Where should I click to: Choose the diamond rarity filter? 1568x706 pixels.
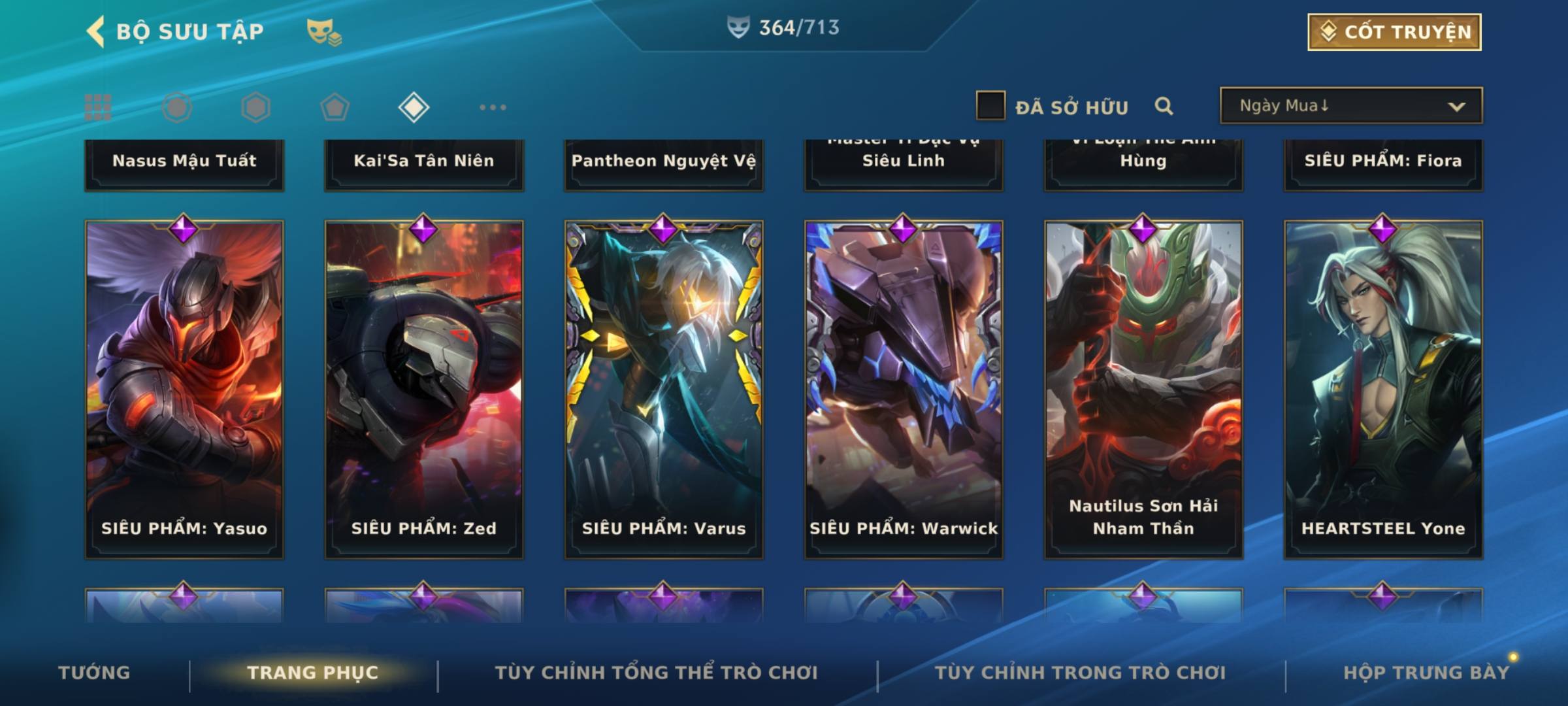(x=414, y=107)
